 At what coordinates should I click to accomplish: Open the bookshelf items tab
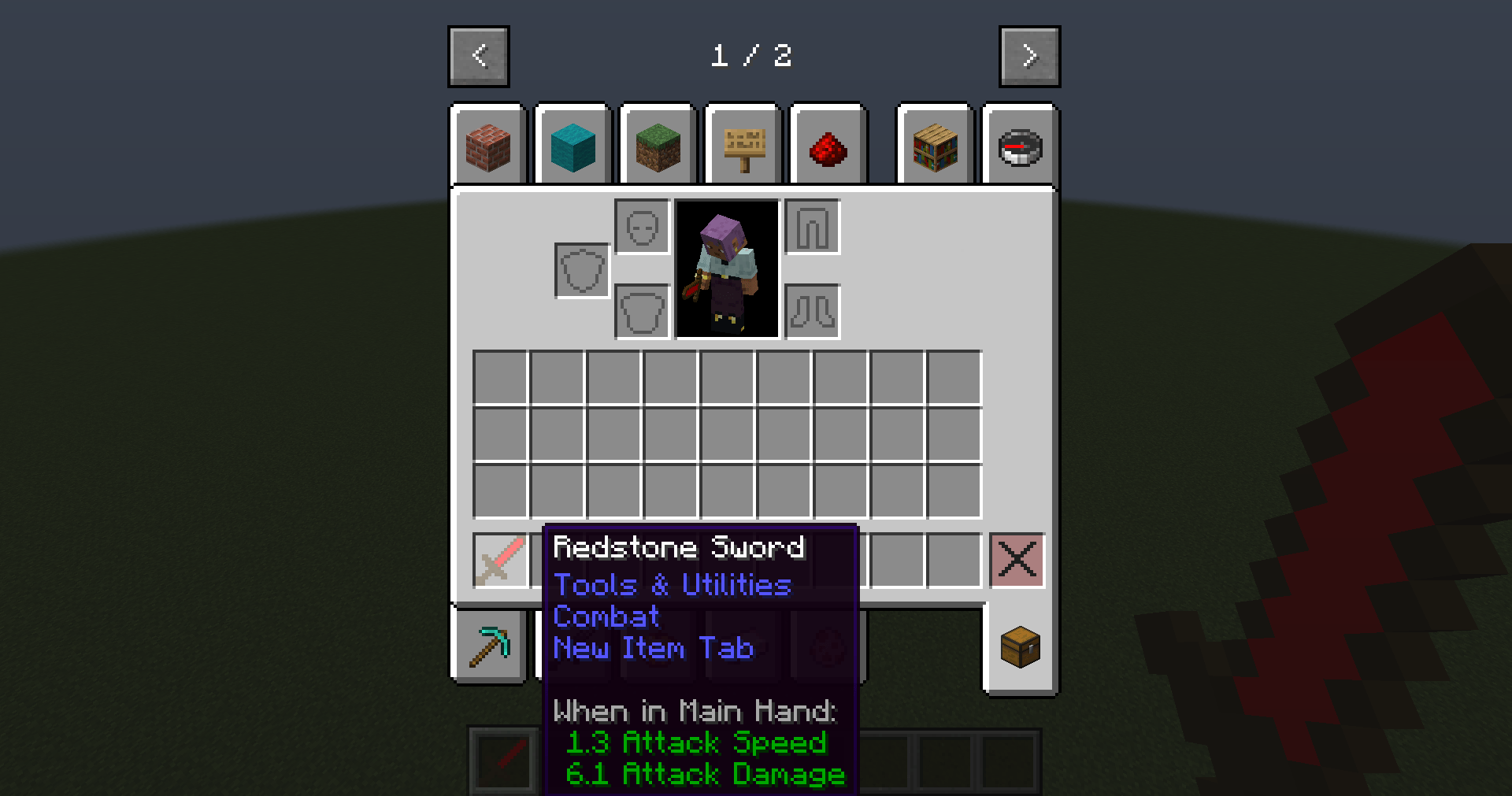coord(936,146)
